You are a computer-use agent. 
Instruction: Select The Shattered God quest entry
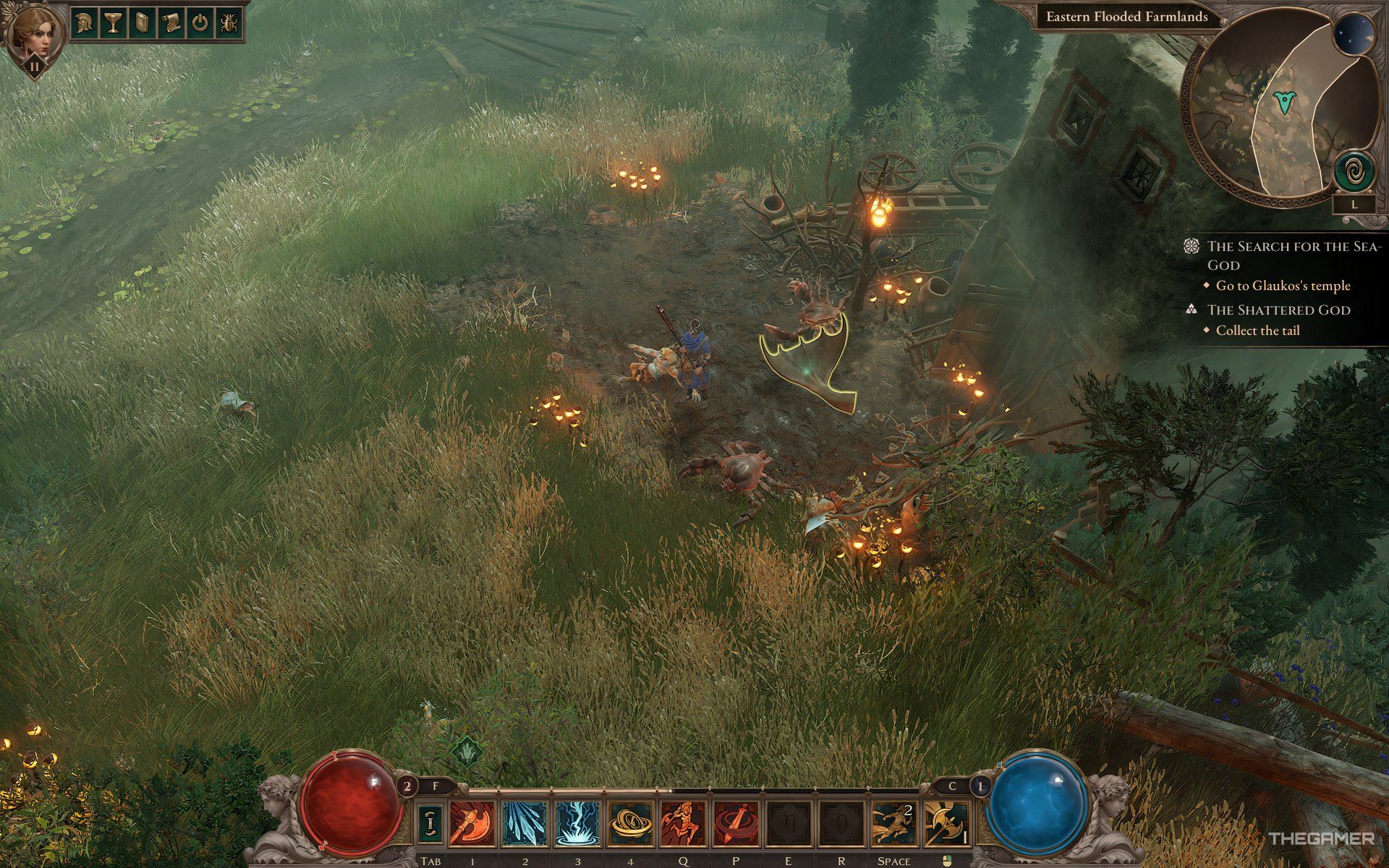(x=1278, y=310)
